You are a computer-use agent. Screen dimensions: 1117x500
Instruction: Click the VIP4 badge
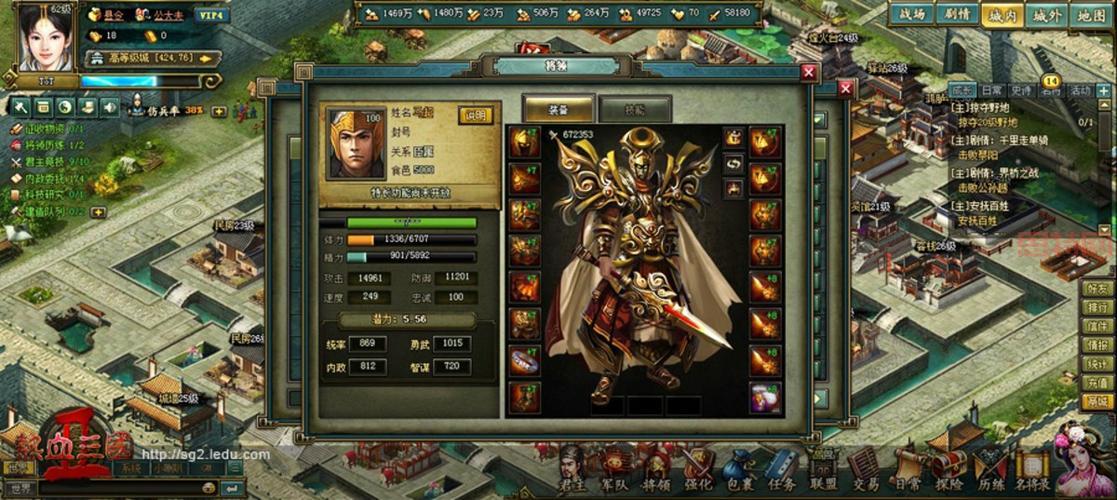pyautogui.click(x=212, y=15)
